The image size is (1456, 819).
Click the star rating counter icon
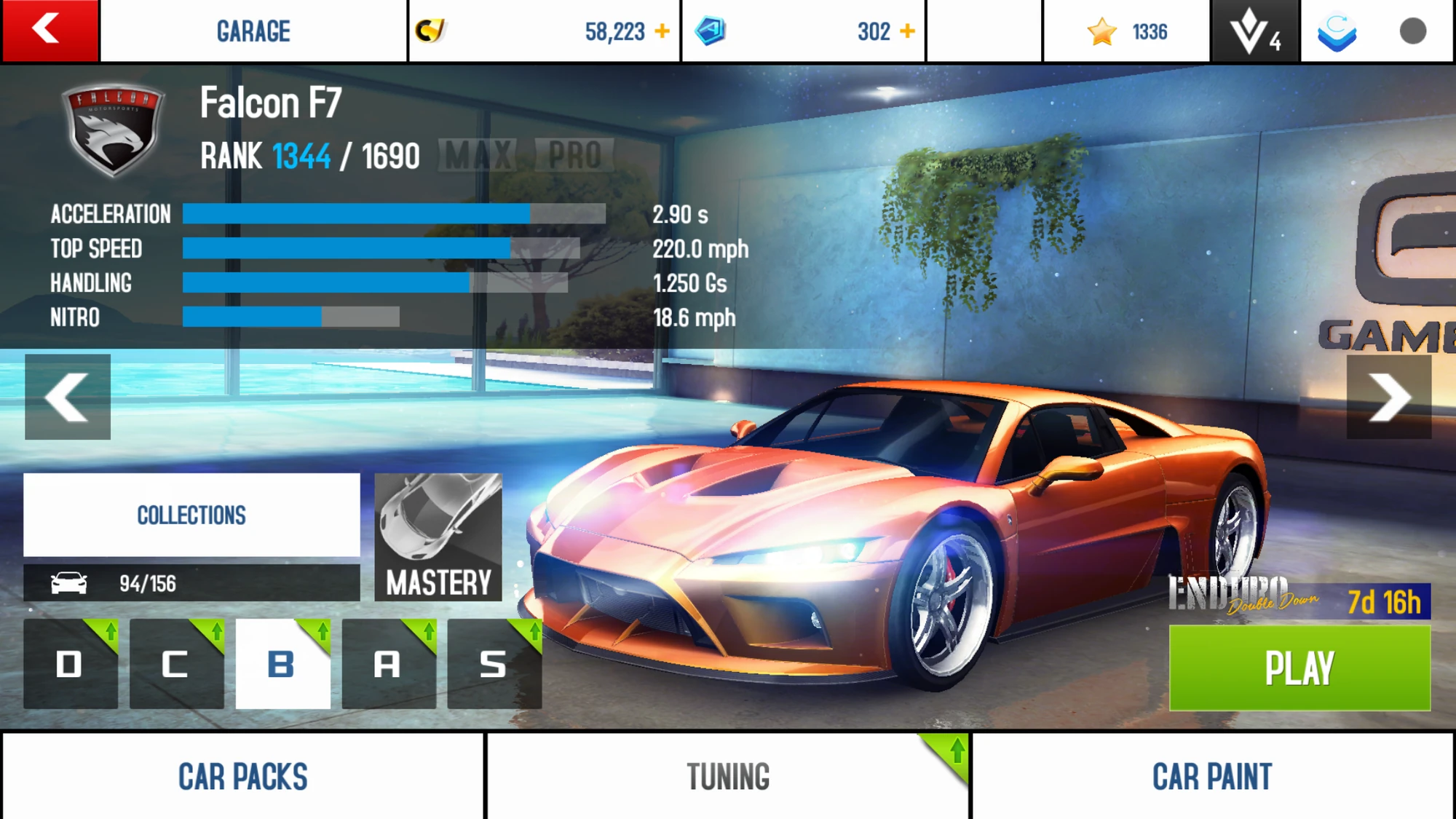[1103, 31]
